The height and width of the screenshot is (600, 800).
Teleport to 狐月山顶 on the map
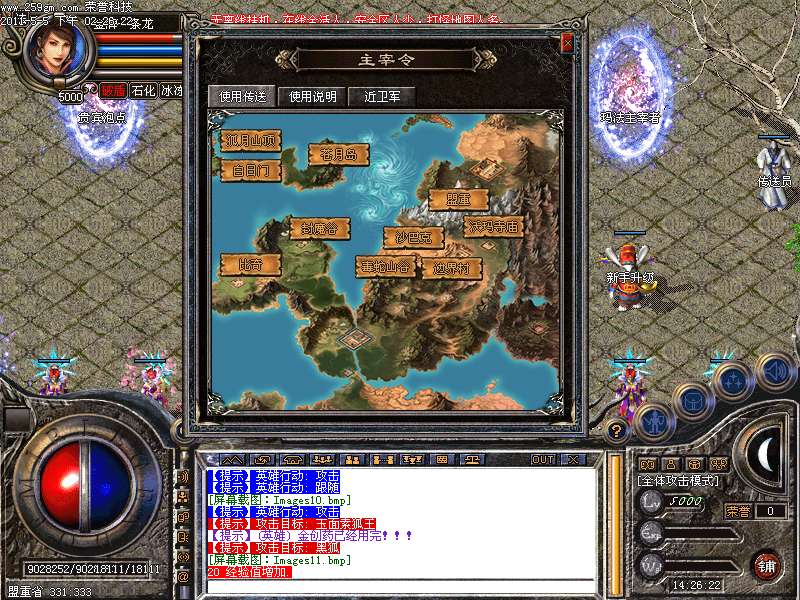[x=250, y=140]
